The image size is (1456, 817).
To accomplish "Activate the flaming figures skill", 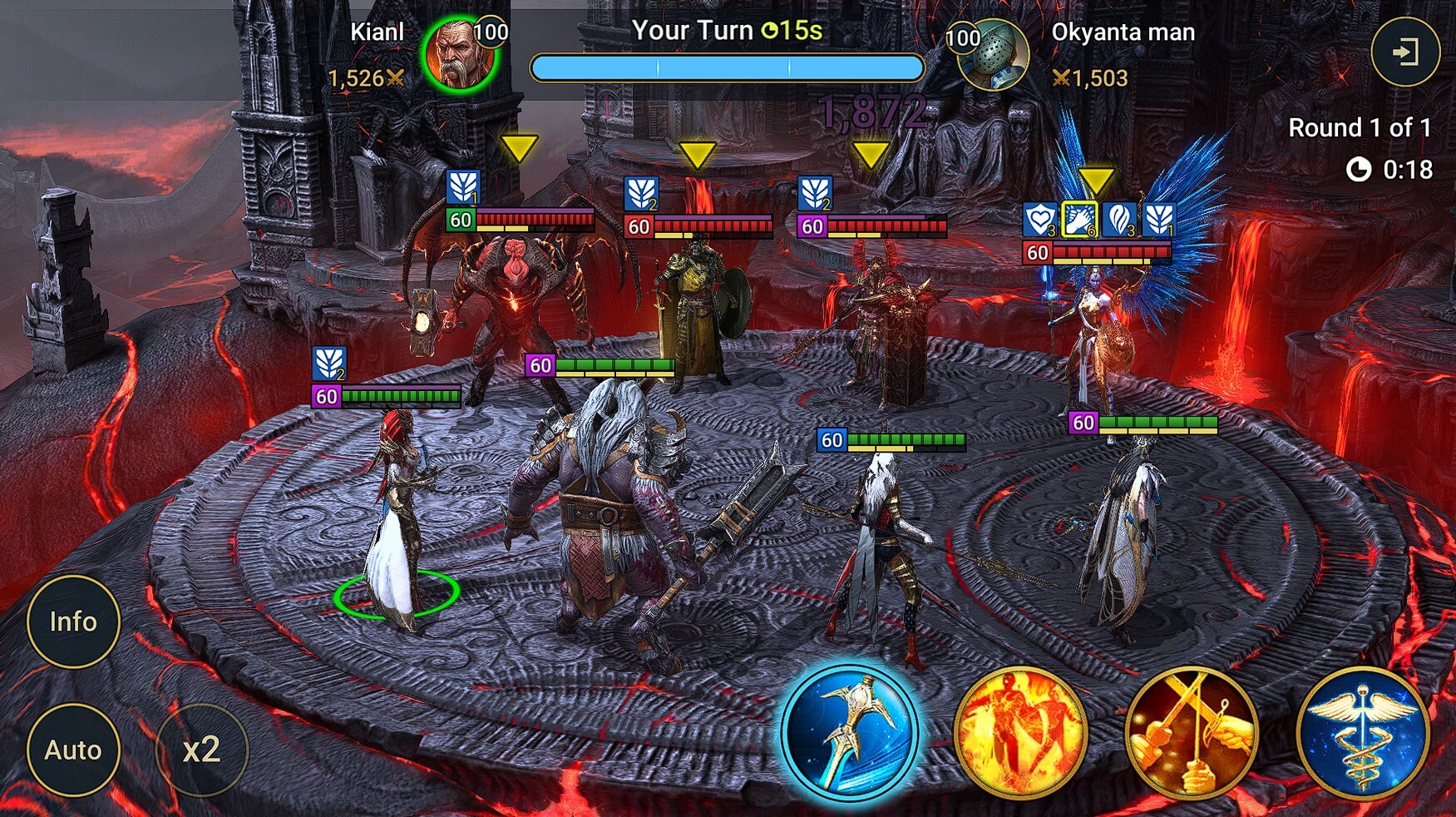I will coord(1021,732).
